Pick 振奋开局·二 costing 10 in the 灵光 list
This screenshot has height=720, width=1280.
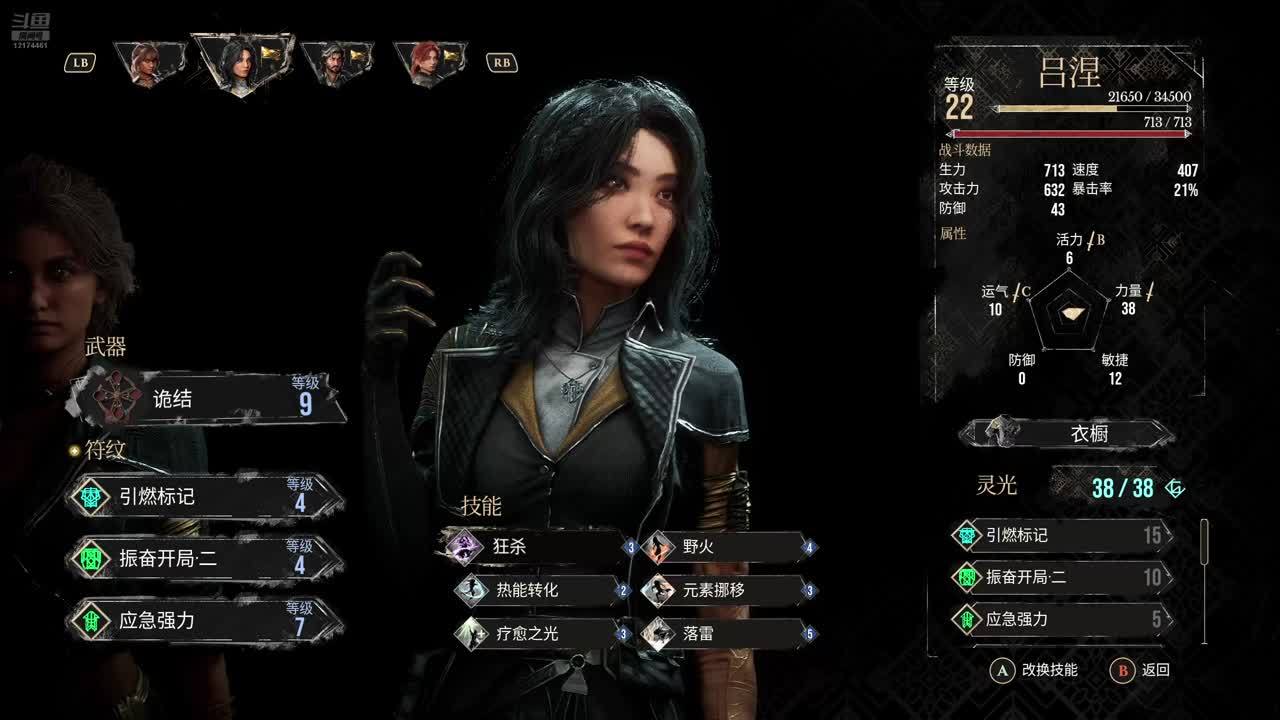(1061, 577)
